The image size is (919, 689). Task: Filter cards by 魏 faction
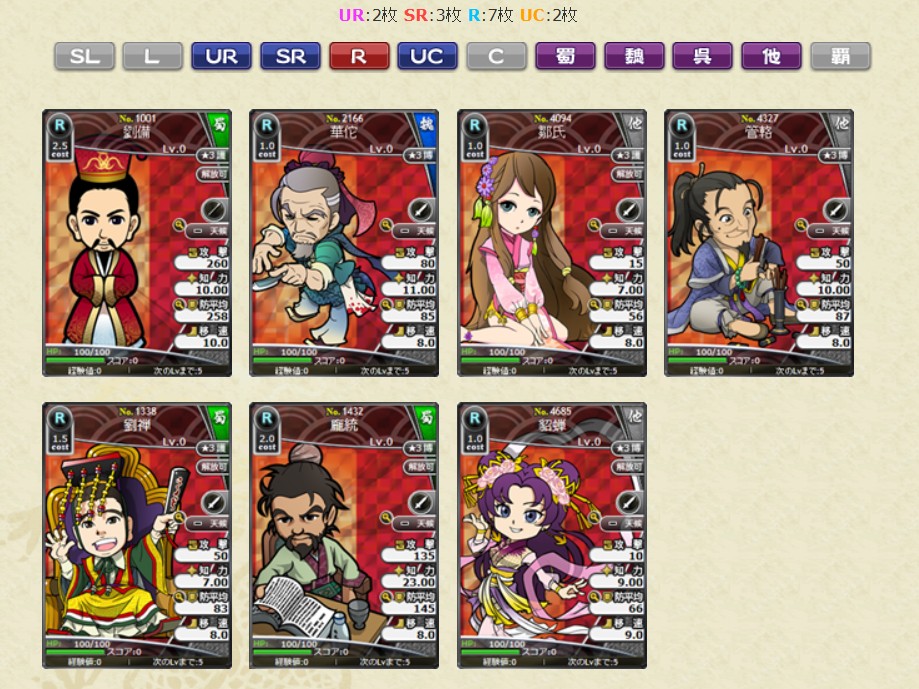[x=634, y=56]
